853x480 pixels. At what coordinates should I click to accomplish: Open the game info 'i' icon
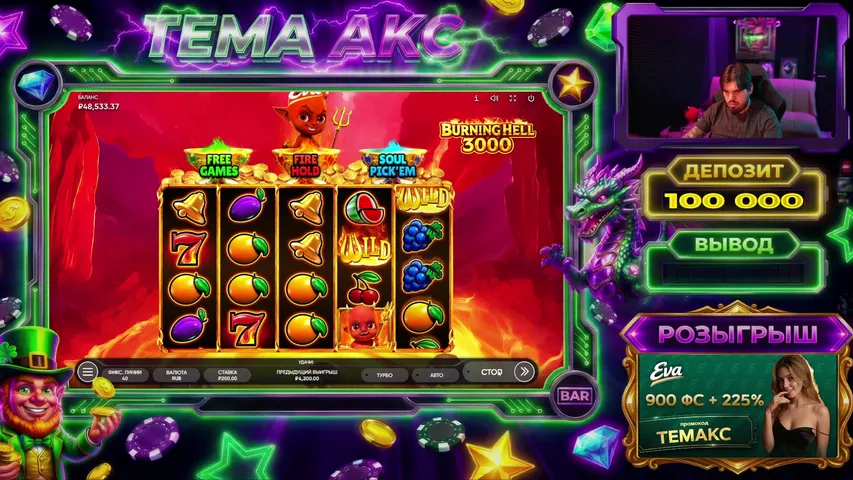(x=477, y=99)
